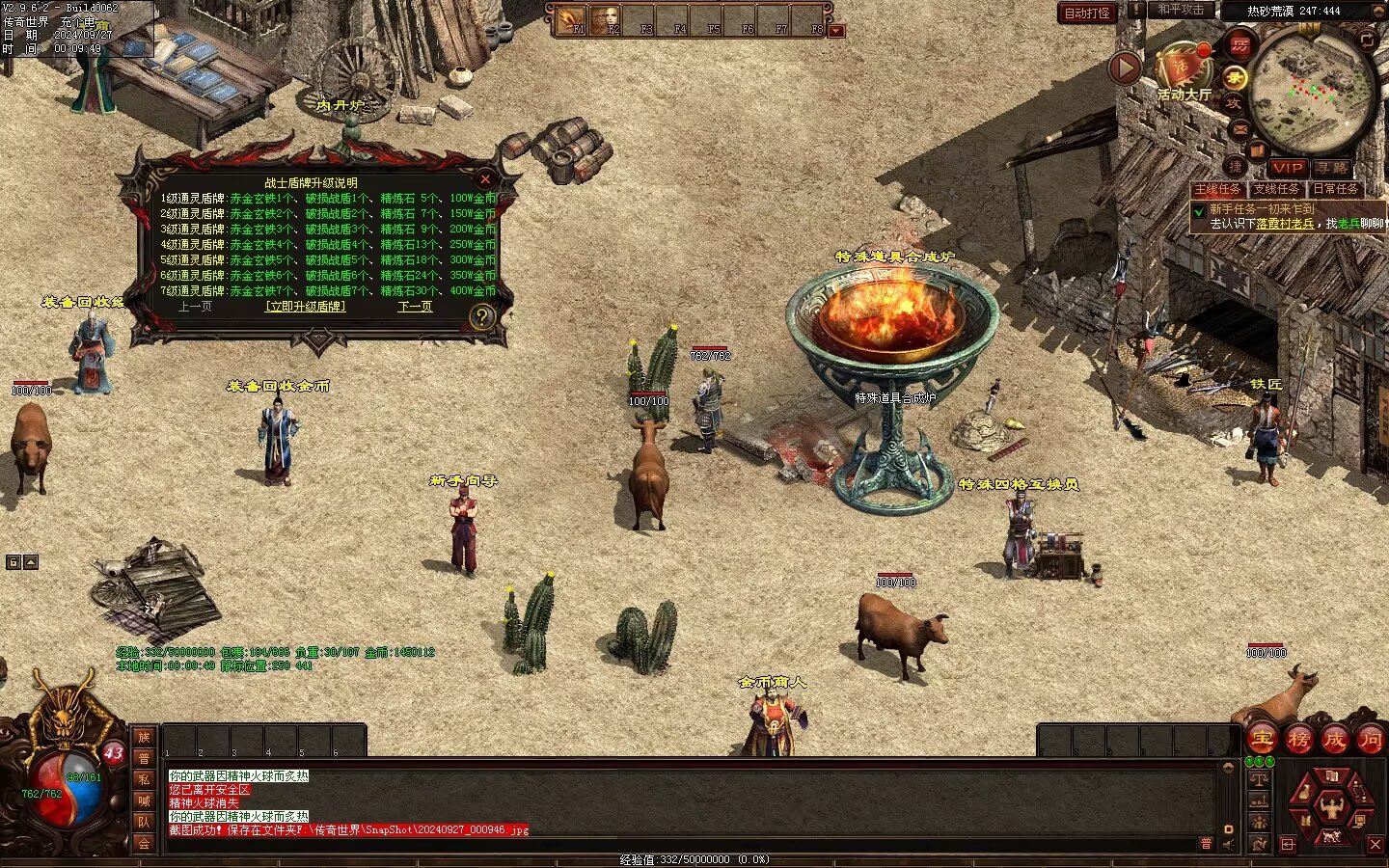Click 立即升级盾牌 to upgrade the shield
Screen dimensions: 1389x868
[305, 307]
